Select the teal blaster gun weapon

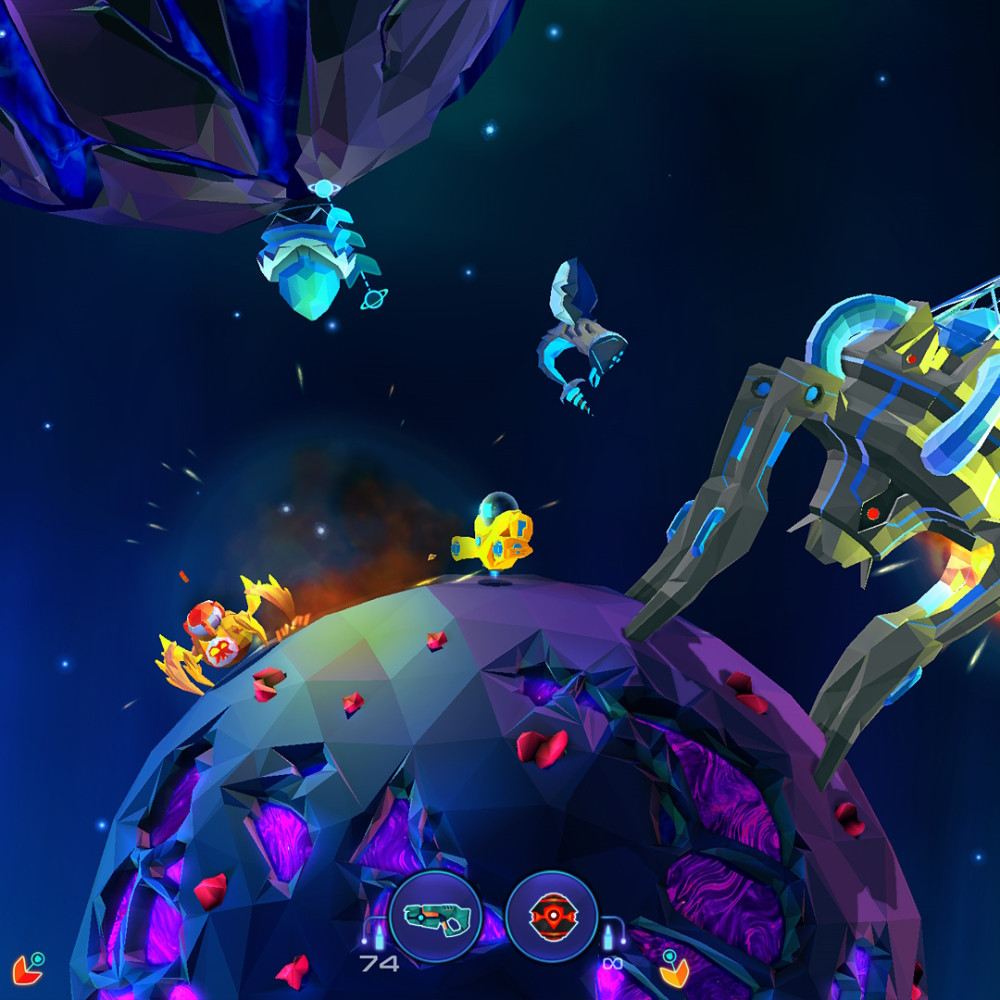point(434,916)
